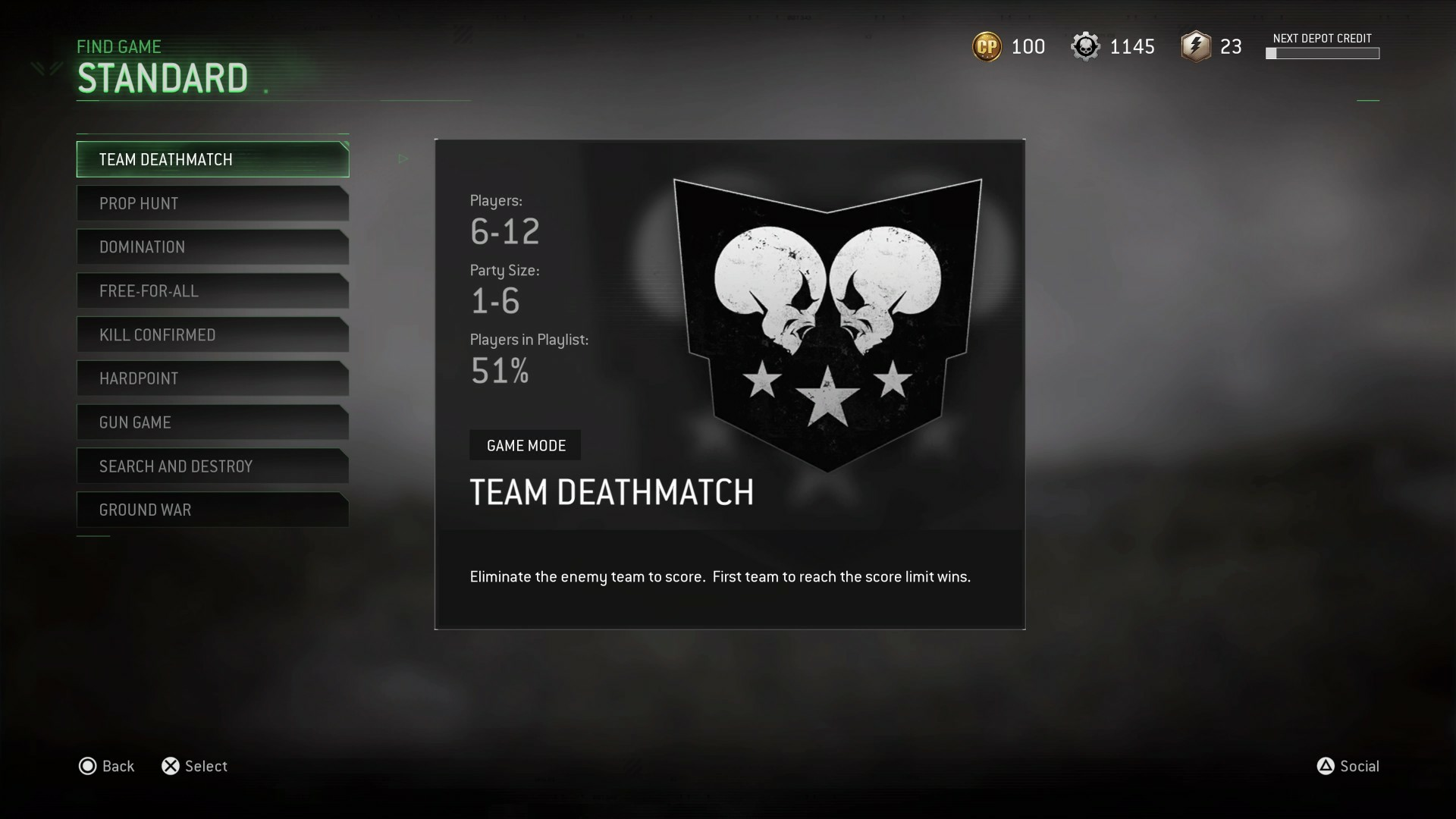
Task: Click the lightning bolt token icon
Action: (1195, 46)
